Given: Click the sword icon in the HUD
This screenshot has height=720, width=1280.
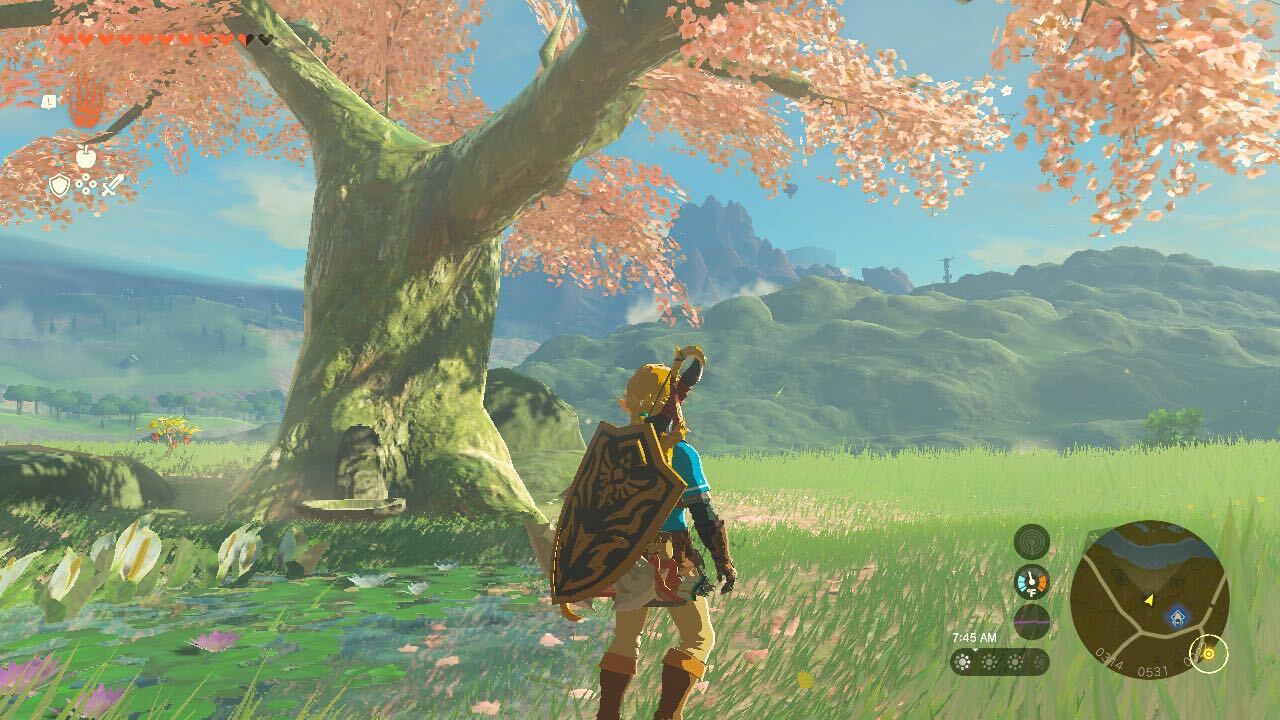Looking at the screenshot, I should [111, 186].
